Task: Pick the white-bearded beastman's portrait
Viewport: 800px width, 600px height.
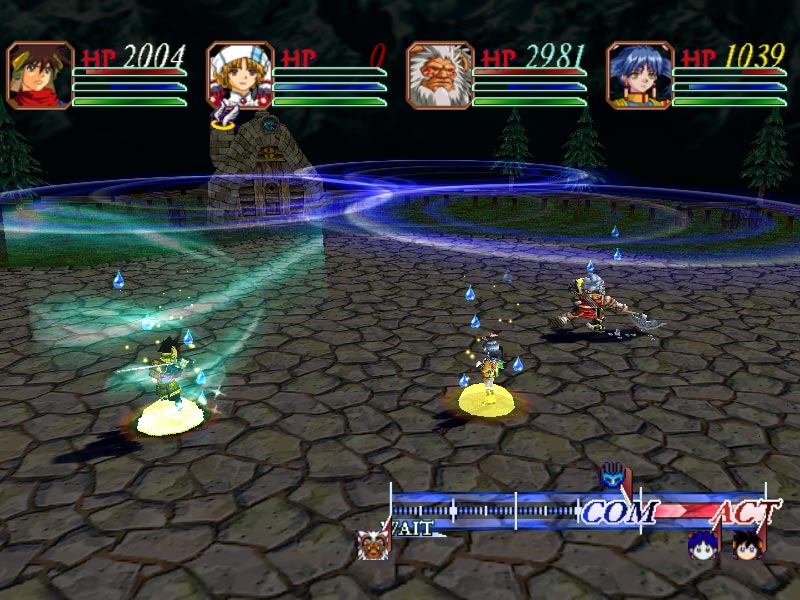Action: pos(440,75)
